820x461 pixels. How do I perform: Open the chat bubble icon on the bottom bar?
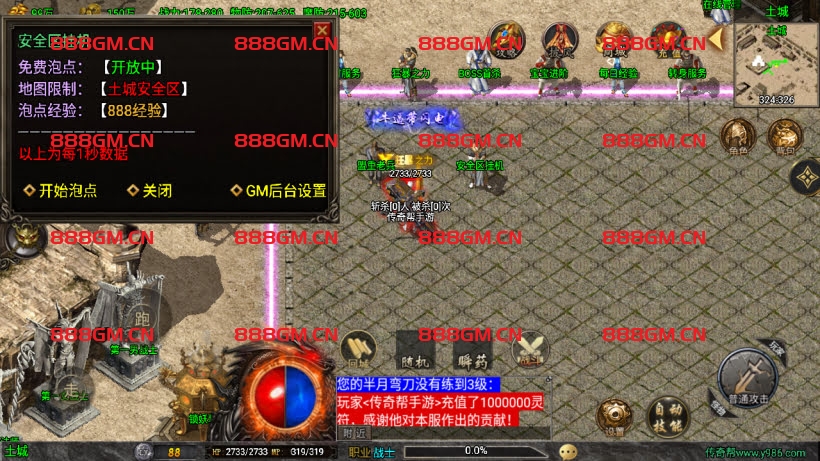[568, 451]
